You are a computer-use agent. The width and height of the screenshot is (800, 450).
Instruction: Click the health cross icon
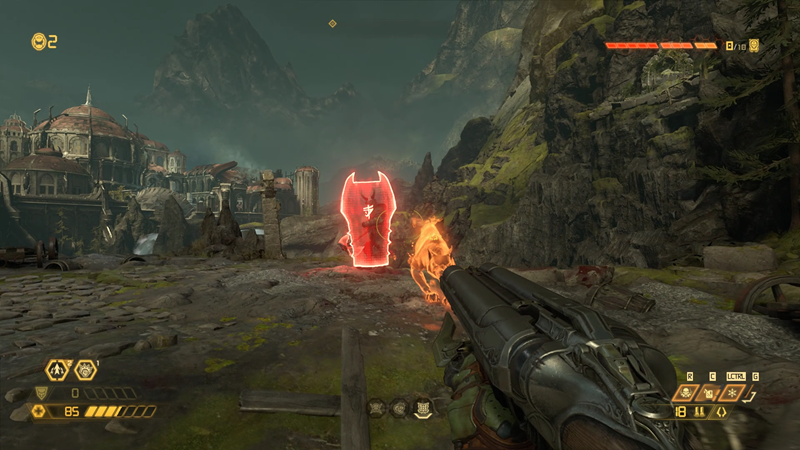tap(39, 410)
